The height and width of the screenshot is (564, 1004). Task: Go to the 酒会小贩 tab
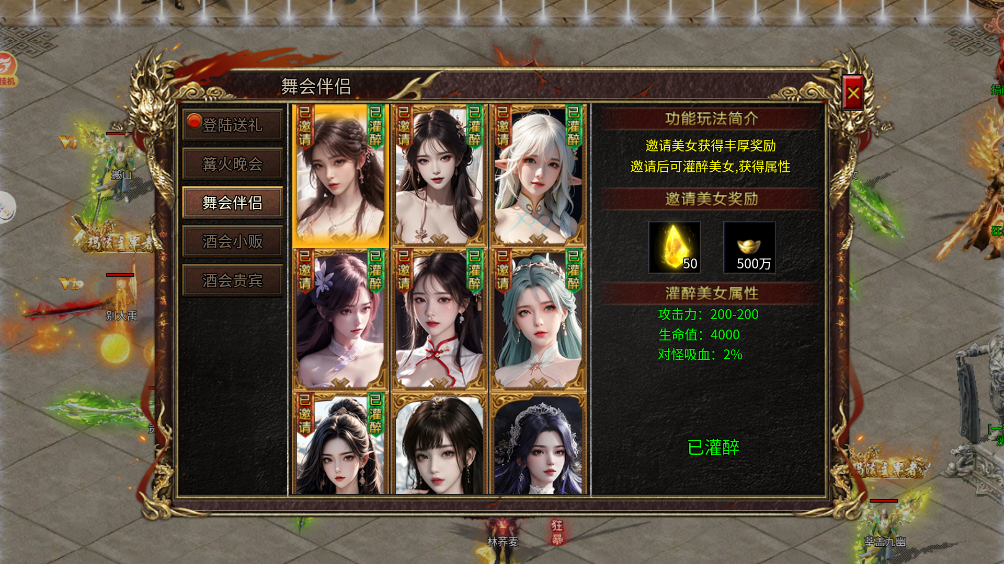[x=232, y=241]
